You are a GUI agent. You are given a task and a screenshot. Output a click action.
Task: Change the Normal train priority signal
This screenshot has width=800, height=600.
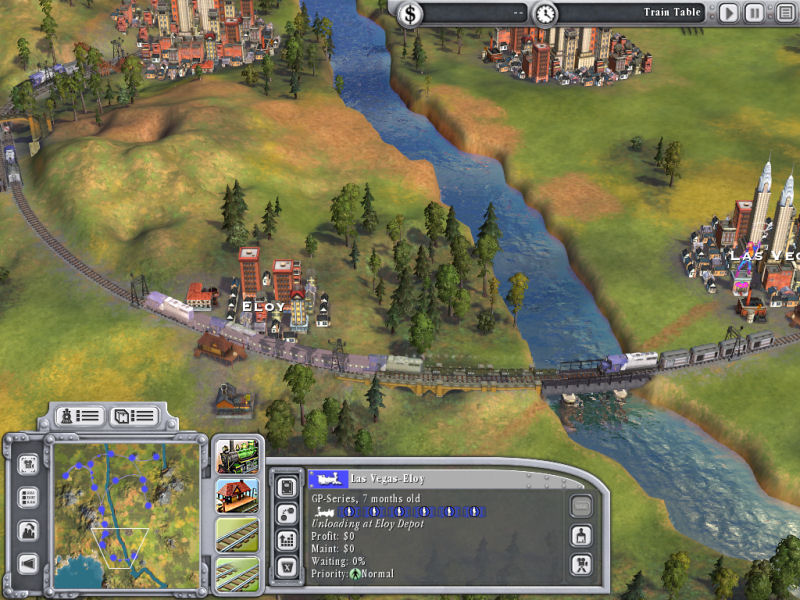pos(355,574)
